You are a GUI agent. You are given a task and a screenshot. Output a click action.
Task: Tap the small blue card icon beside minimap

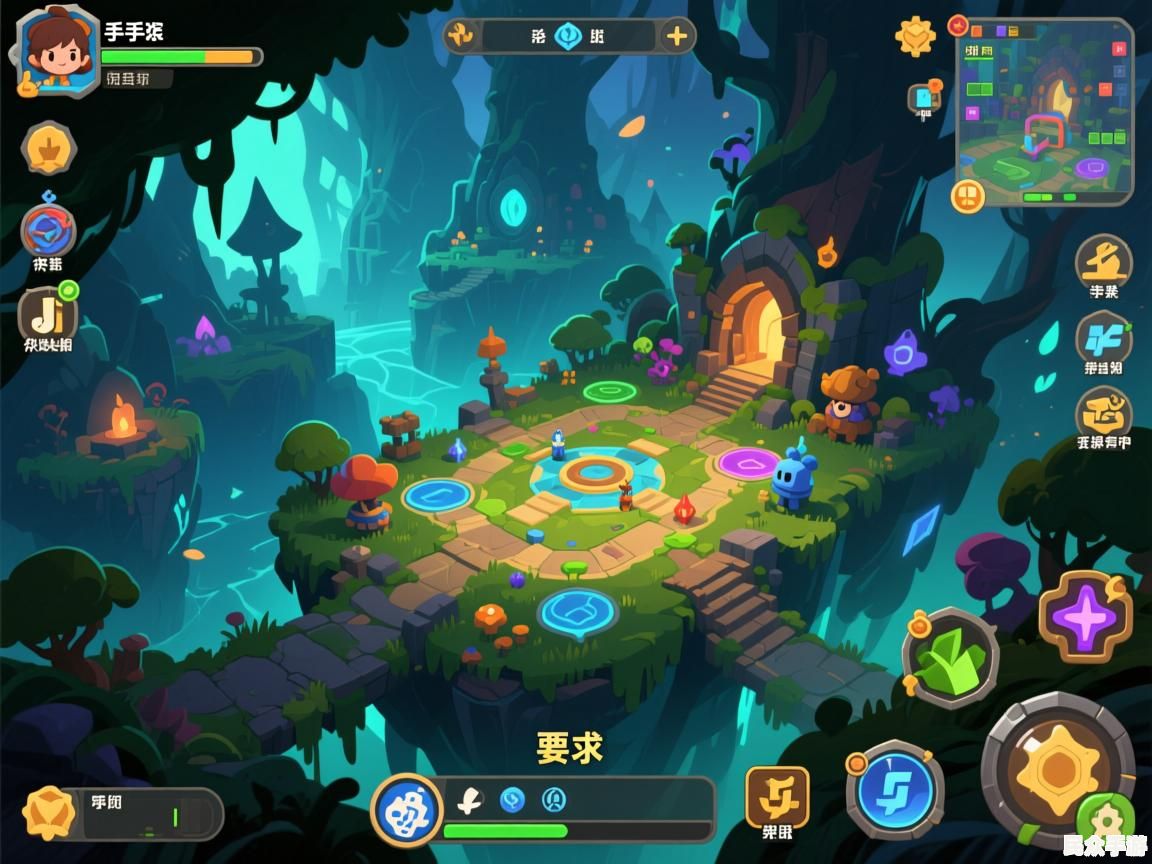click(x=922, y=98)
